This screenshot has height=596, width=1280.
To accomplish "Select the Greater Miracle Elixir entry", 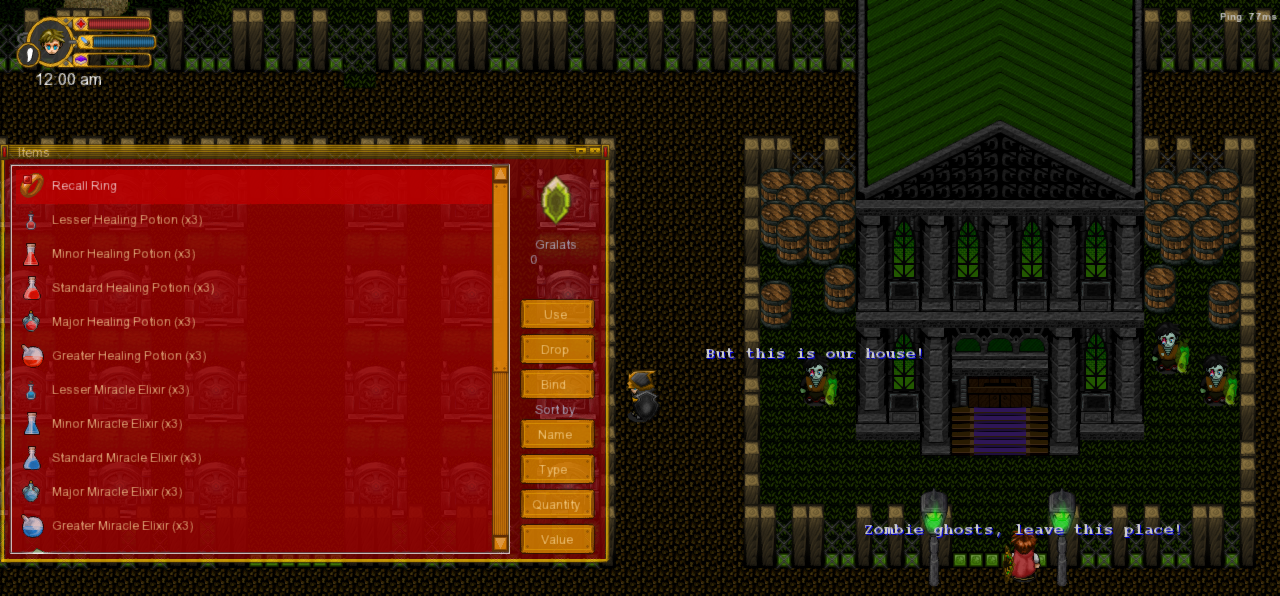I will point(122,526).
